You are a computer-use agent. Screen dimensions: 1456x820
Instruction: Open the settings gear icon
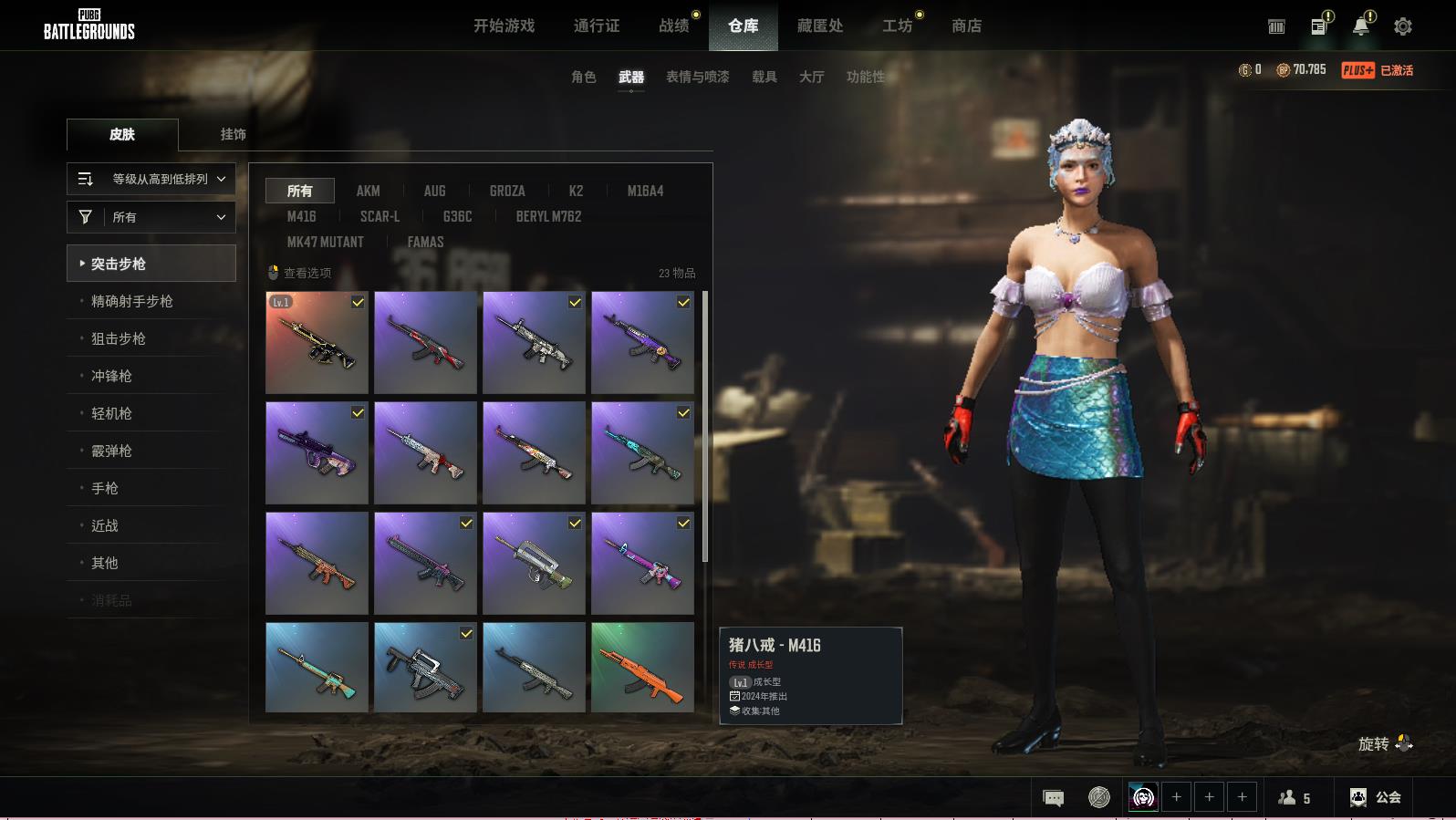click(x=1402, y=26)
